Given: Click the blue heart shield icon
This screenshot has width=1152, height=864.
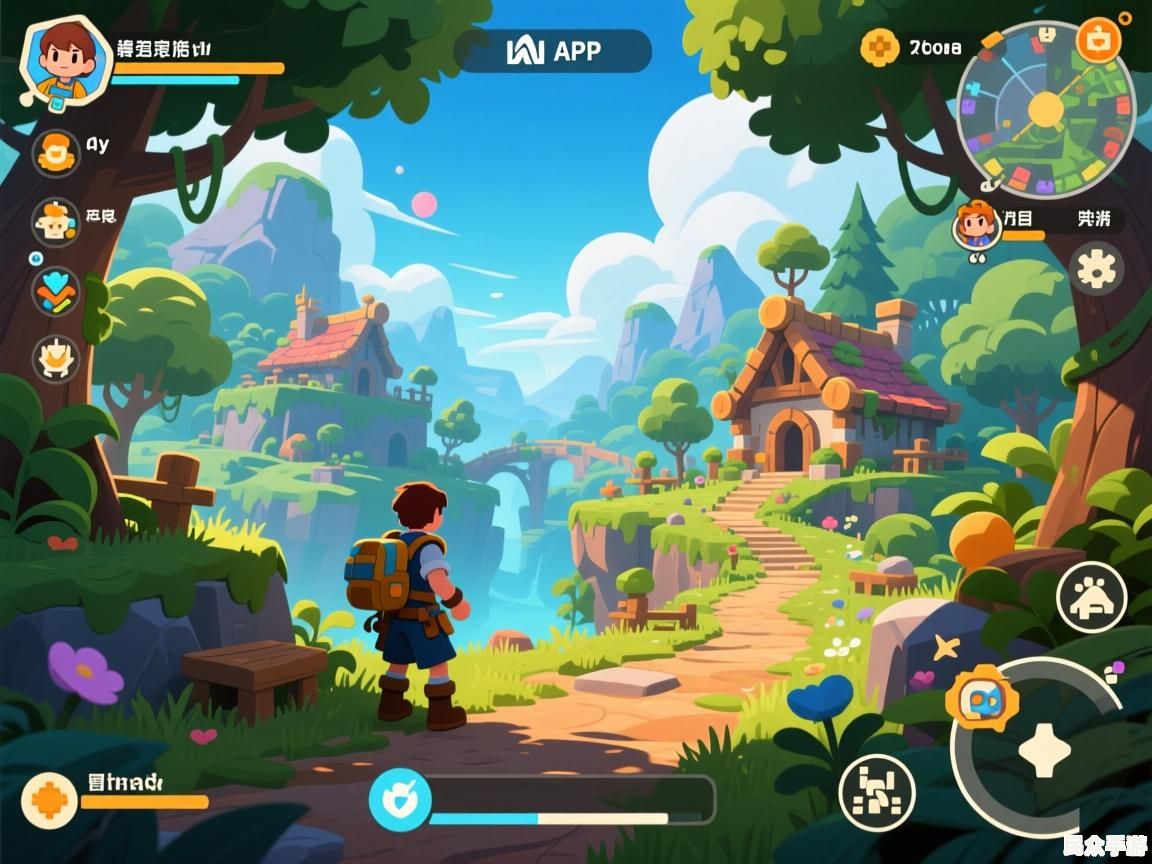Looking at the screenshot, I should coord(399,800).
